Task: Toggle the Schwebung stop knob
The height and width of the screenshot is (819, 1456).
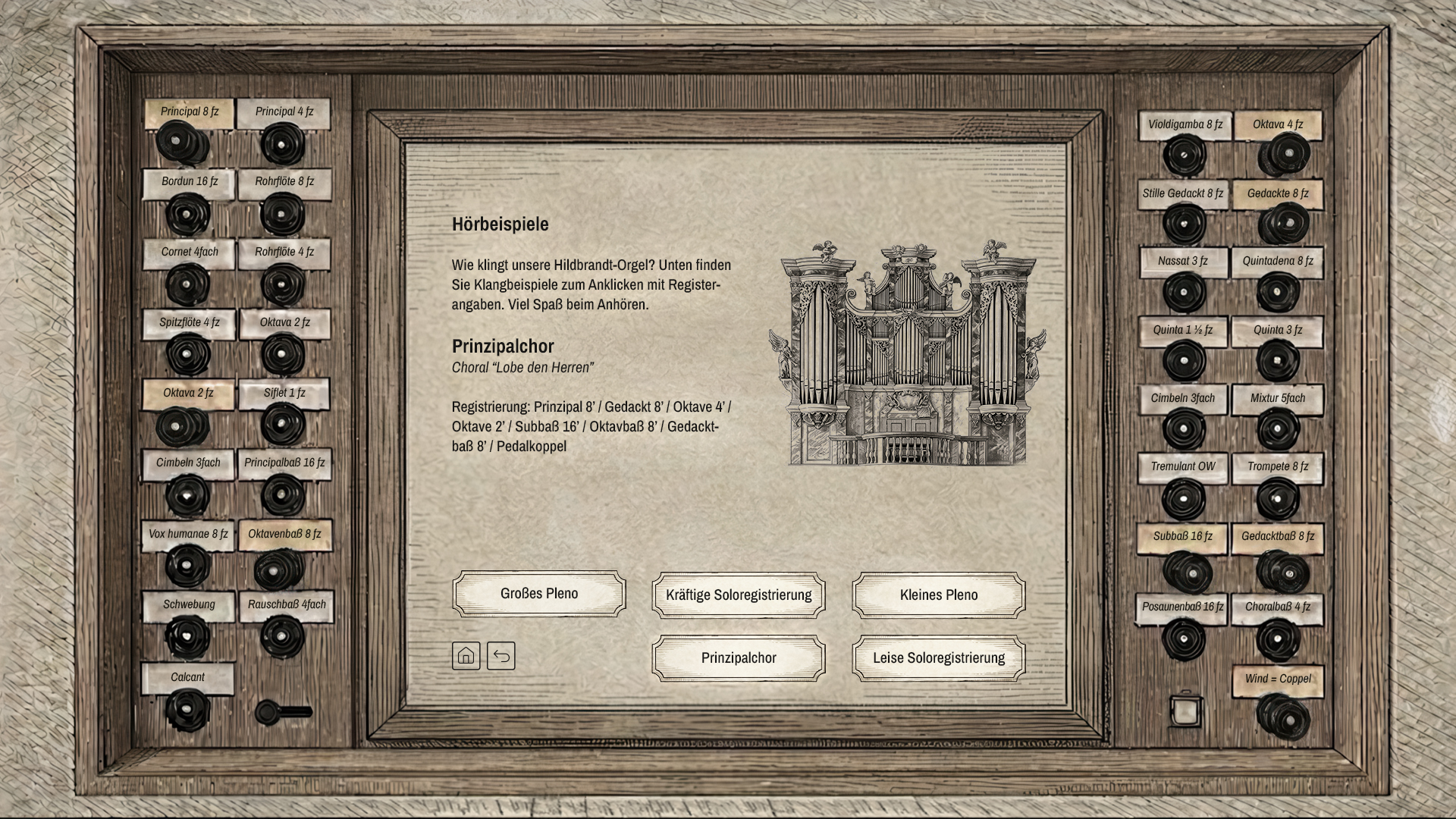Action: click(x=187, y=635)
